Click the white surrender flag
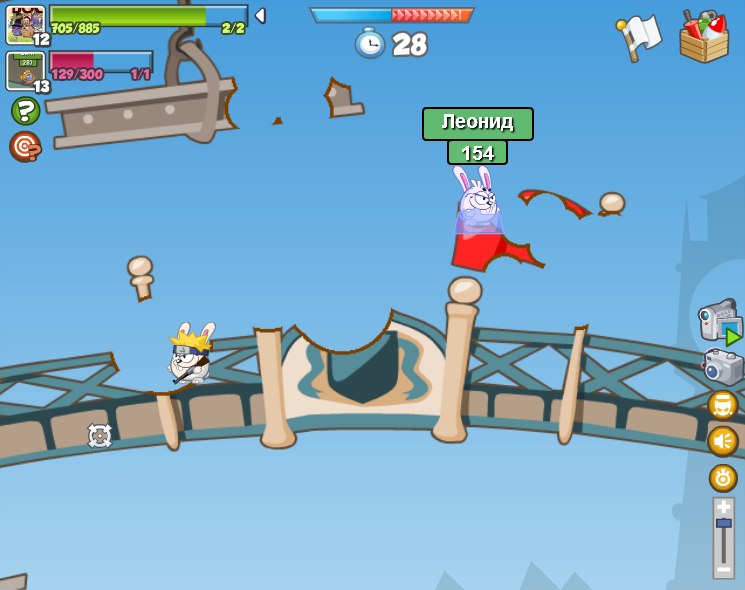Image resolution: width=745 pixels, height=590 pixels. click(x=639, y=36)
